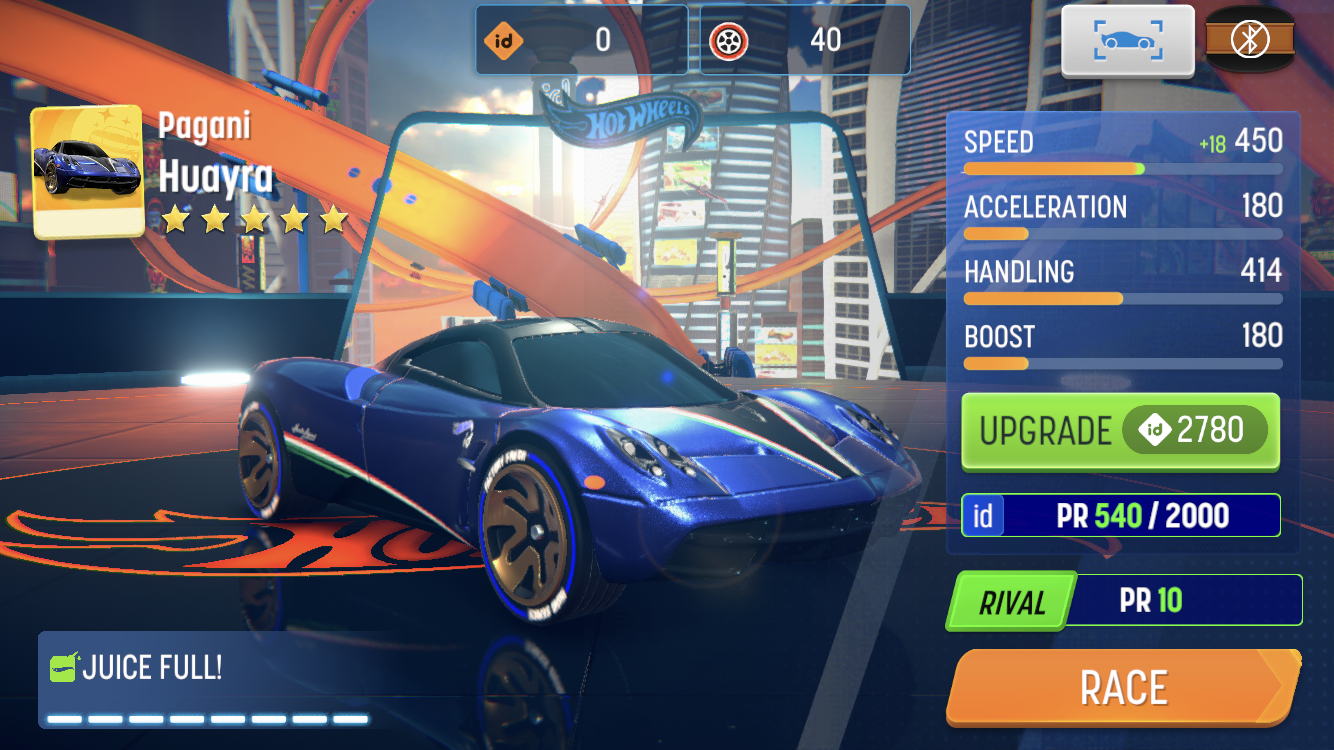Upgrade the car for 2780 id
This screenshot has height=750, width=1334.
point(1120,431)
